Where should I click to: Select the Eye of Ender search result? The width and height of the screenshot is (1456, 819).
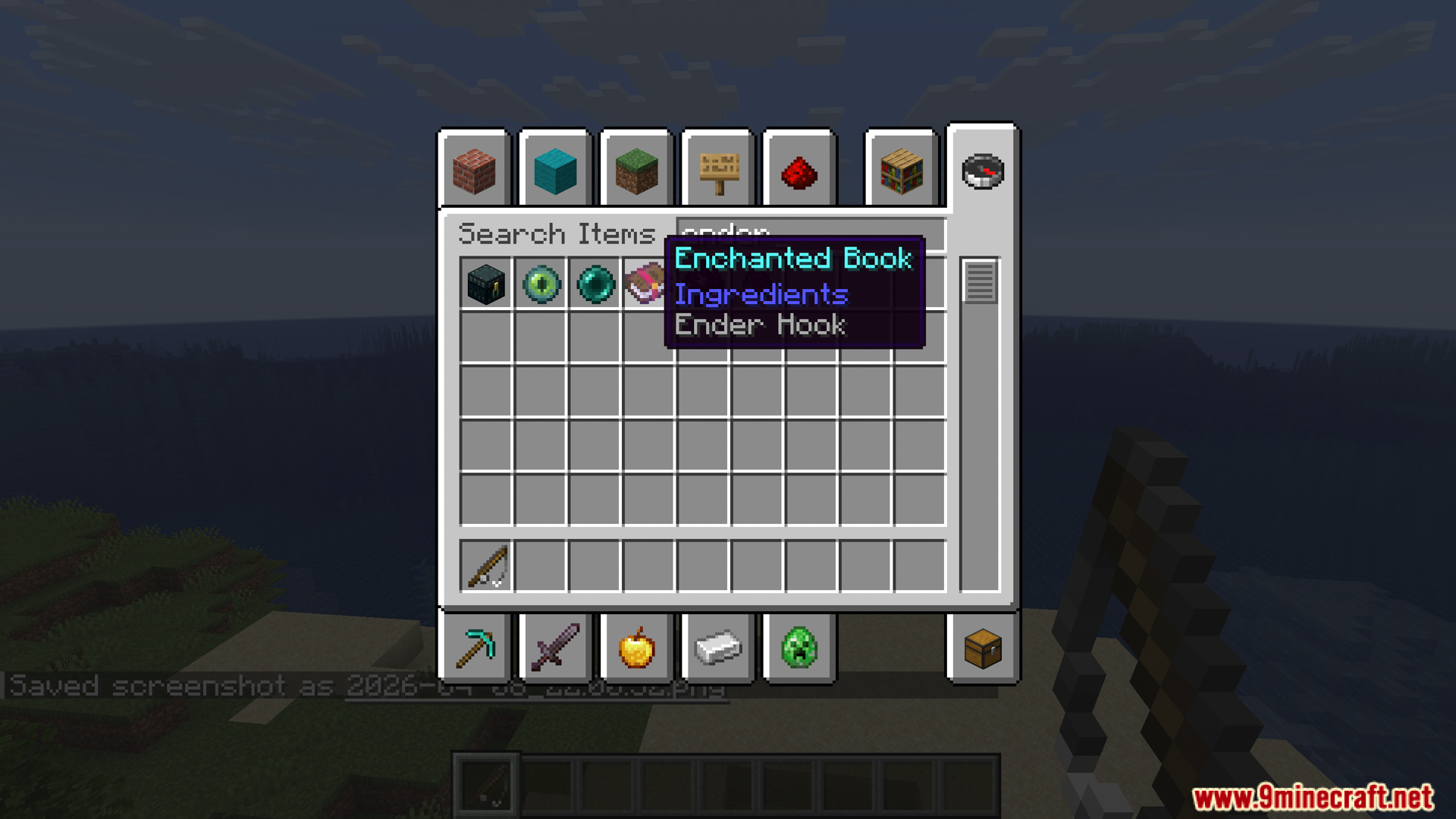click(540, 284)
